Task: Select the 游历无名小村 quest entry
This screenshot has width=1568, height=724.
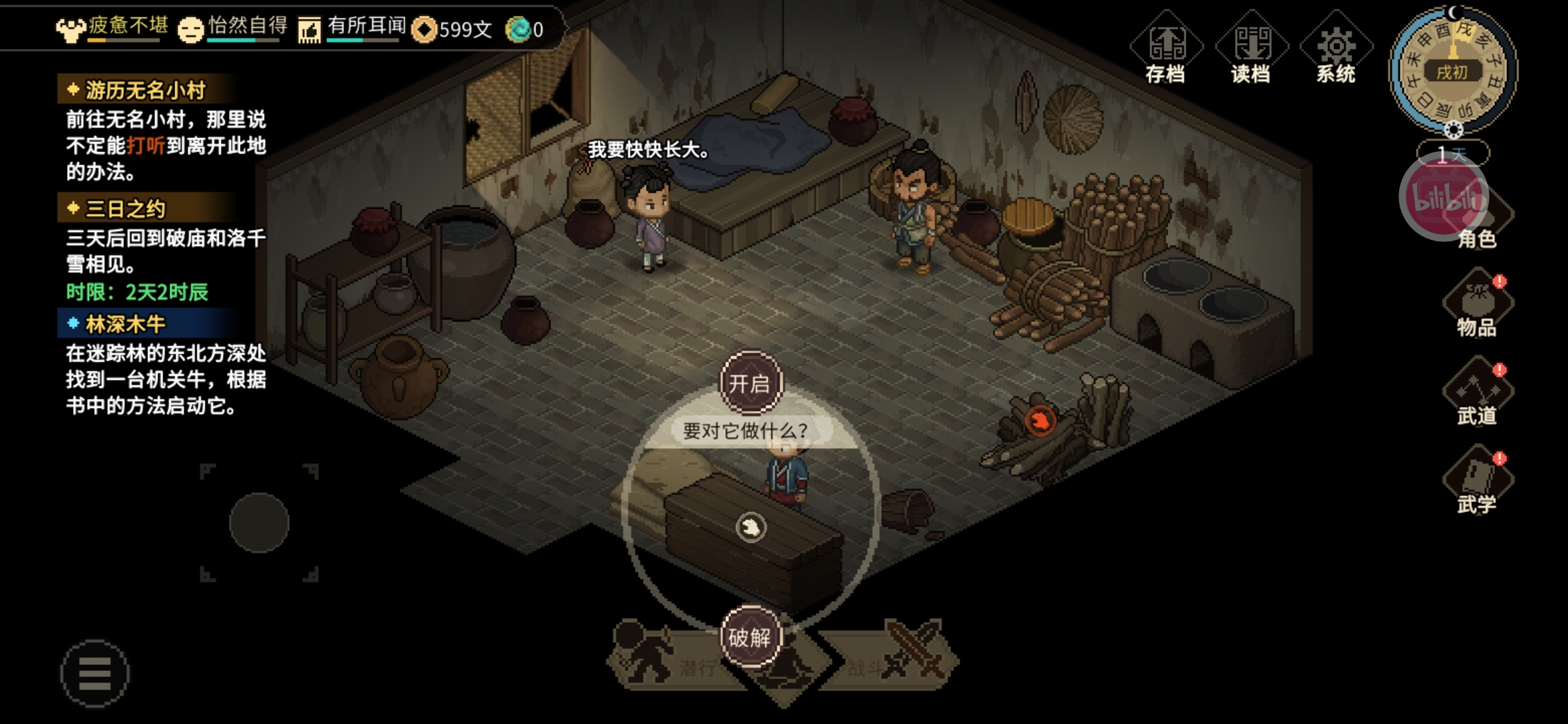Action: (x=145, y=90)
